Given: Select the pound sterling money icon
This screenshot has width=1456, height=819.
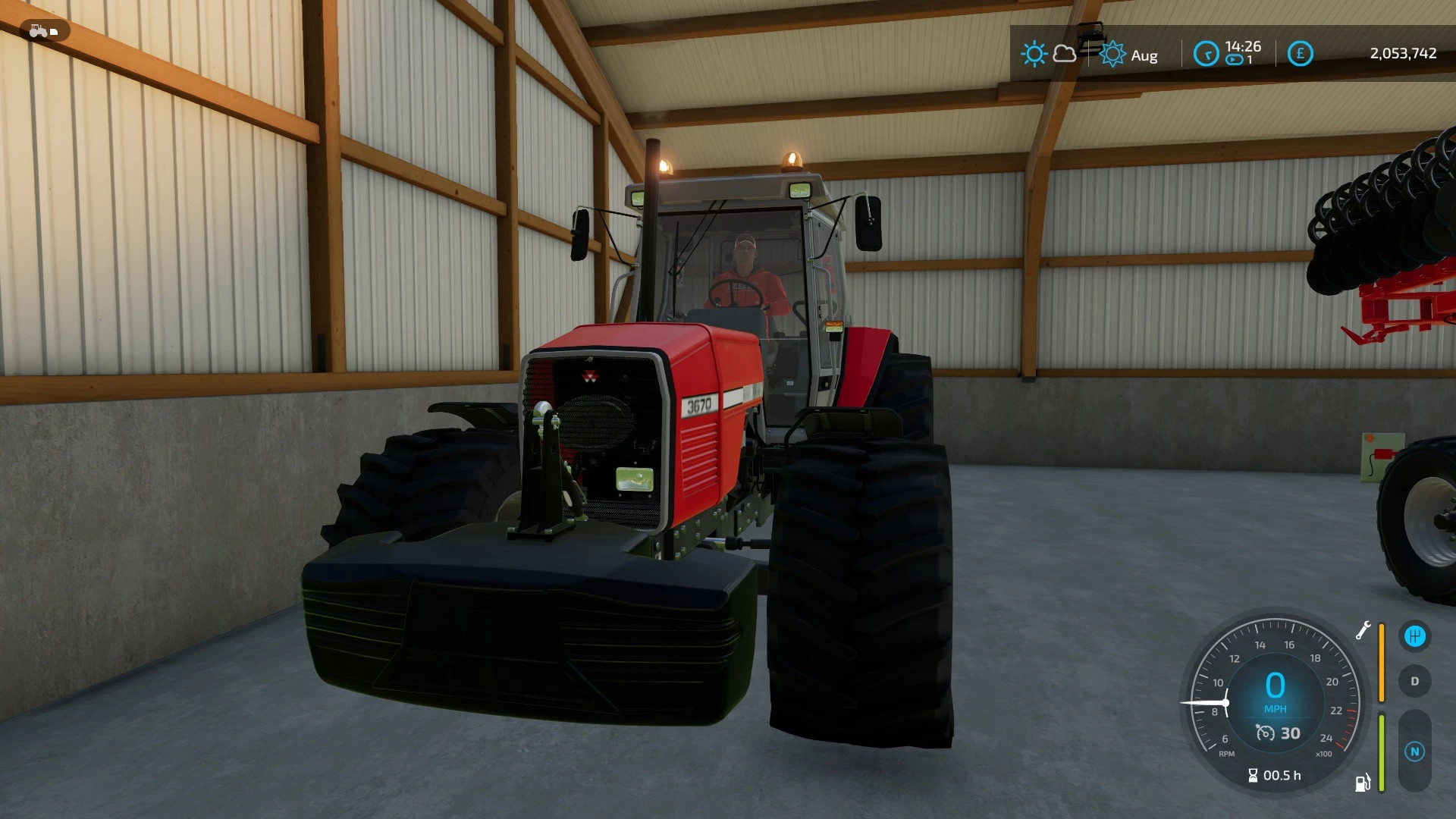Looking at the screenshot, I should [x=1301, y=53].
